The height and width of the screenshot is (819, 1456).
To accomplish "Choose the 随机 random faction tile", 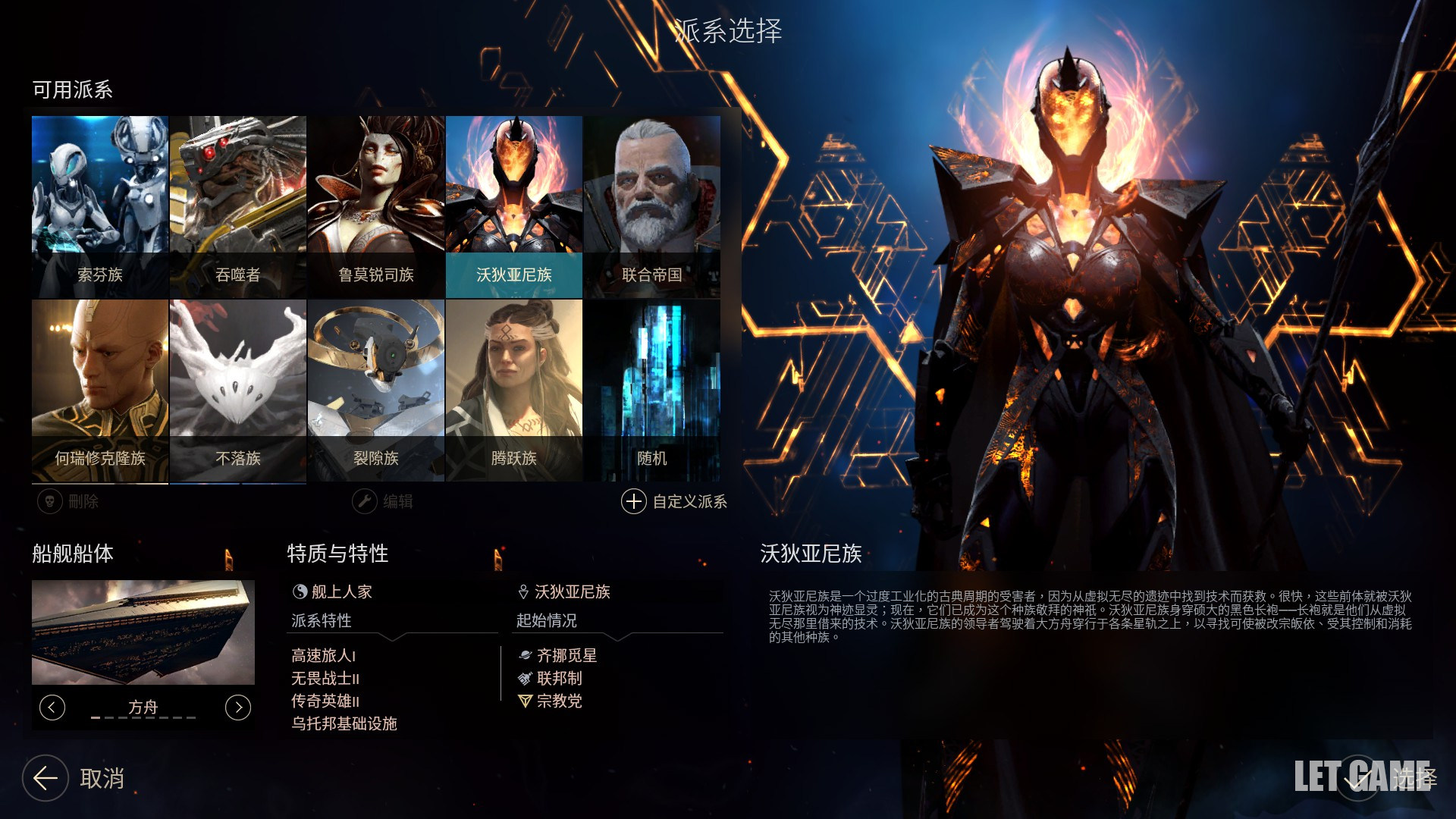I will (x=652, y=388).
